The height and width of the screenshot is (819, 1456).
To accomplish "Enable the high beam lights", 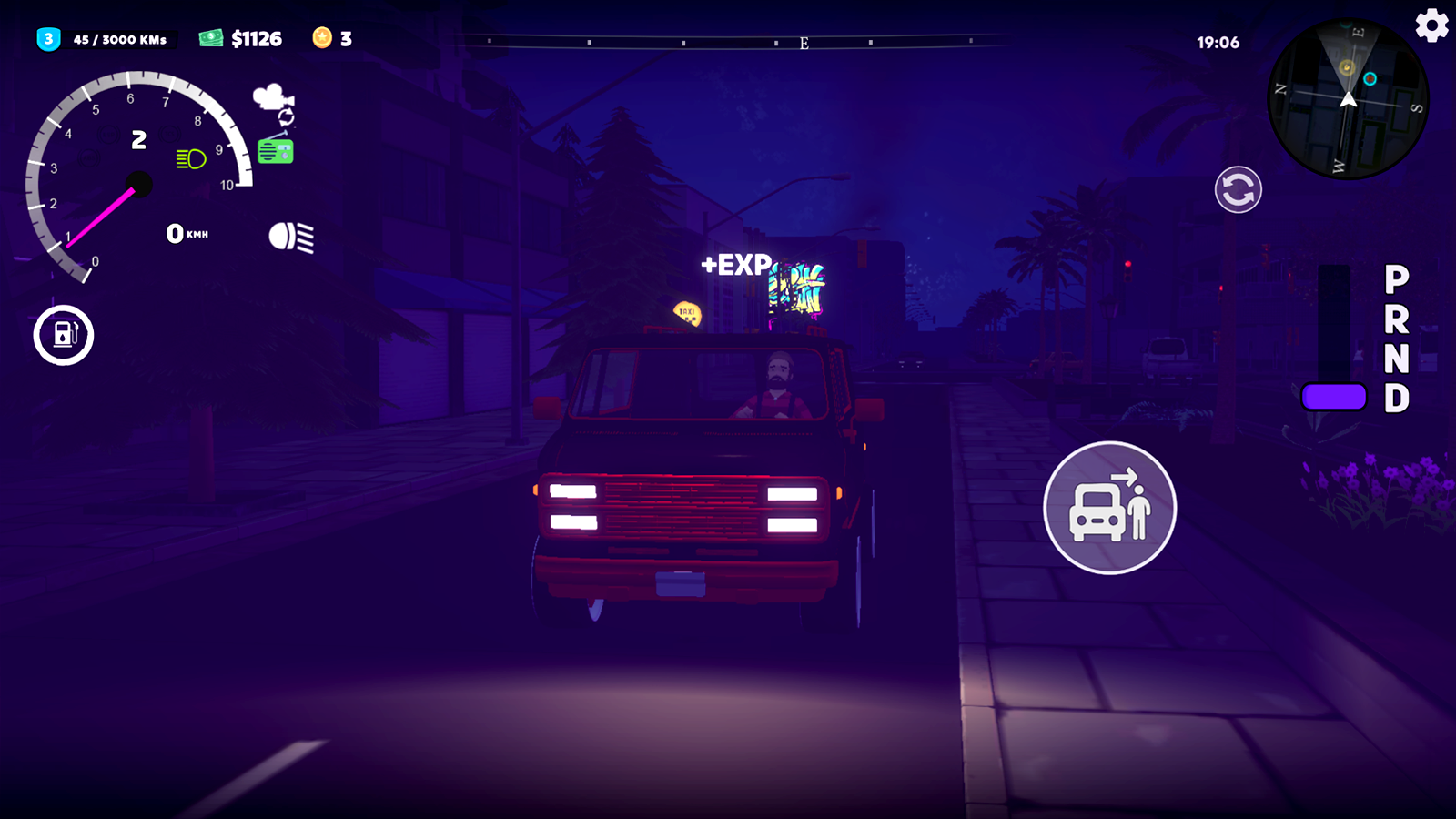I will coord(289,237).
